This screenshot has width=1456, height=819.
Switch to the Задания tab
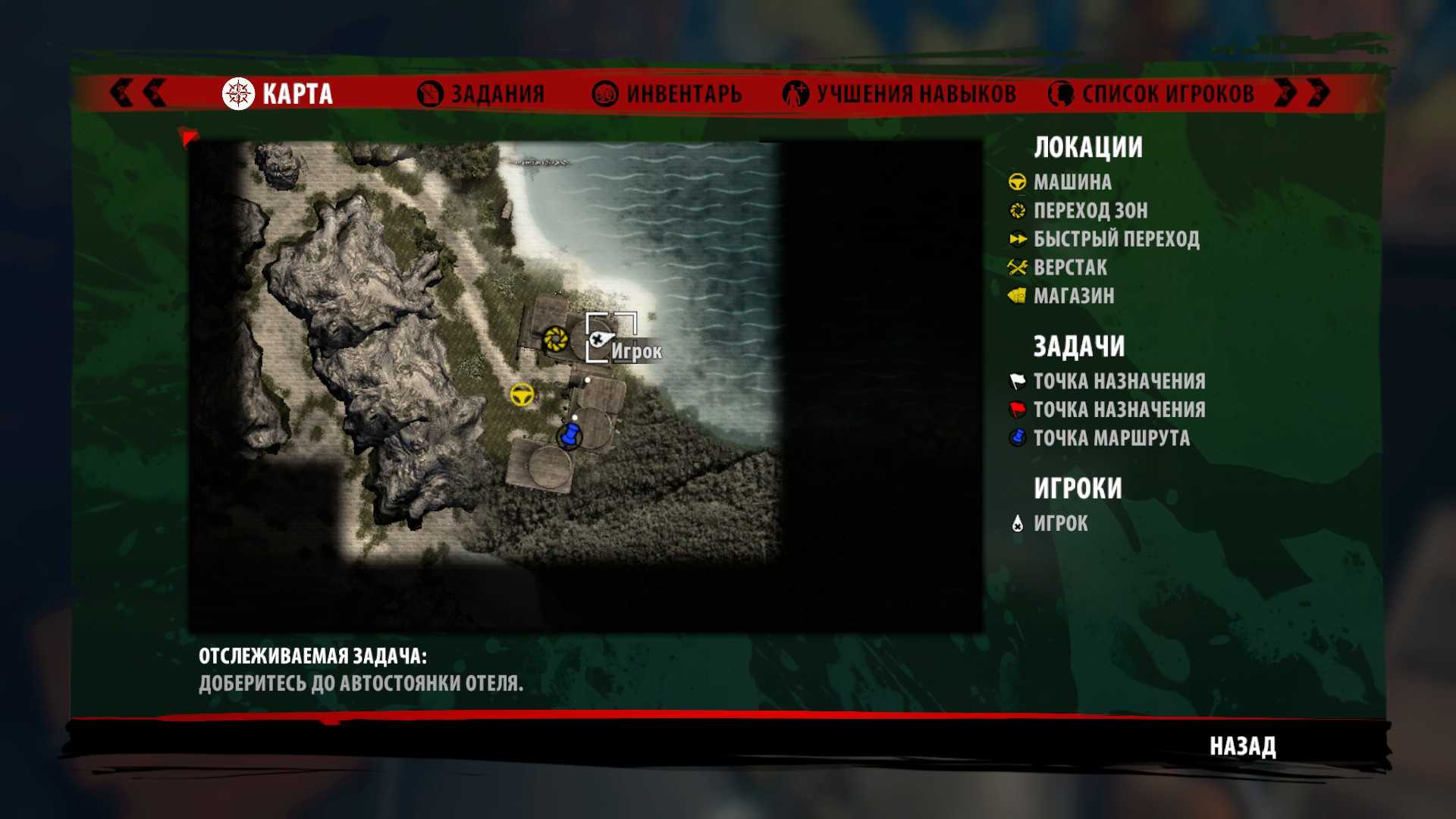click(482, 94)
